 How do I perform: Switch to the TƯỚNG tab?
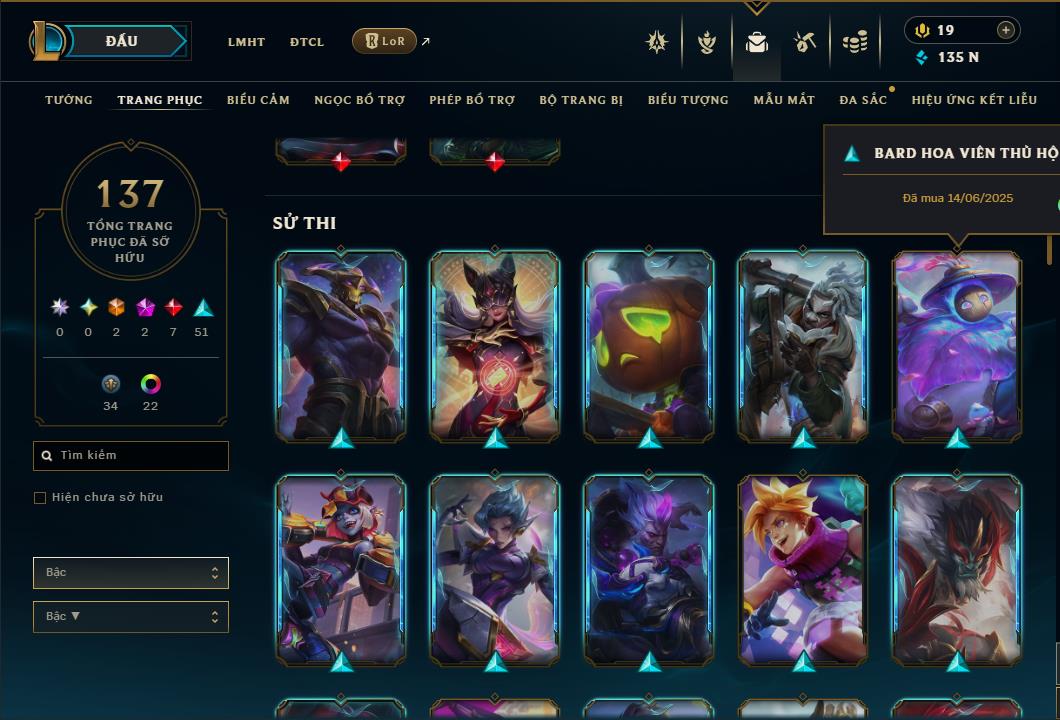[x=69, y=100]
